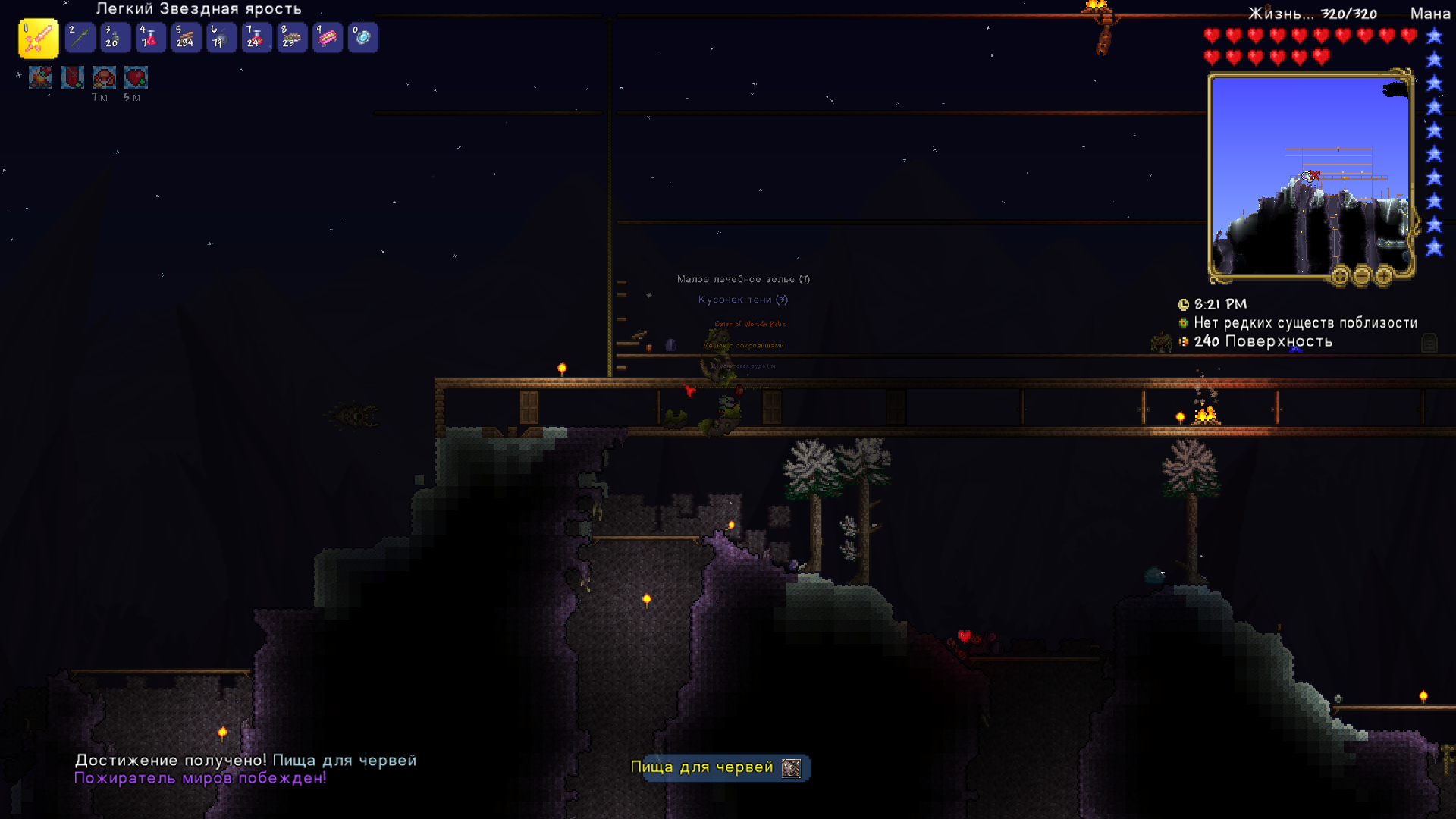
Task: Reset the minimap zoom button
Action: (1340, 276)
